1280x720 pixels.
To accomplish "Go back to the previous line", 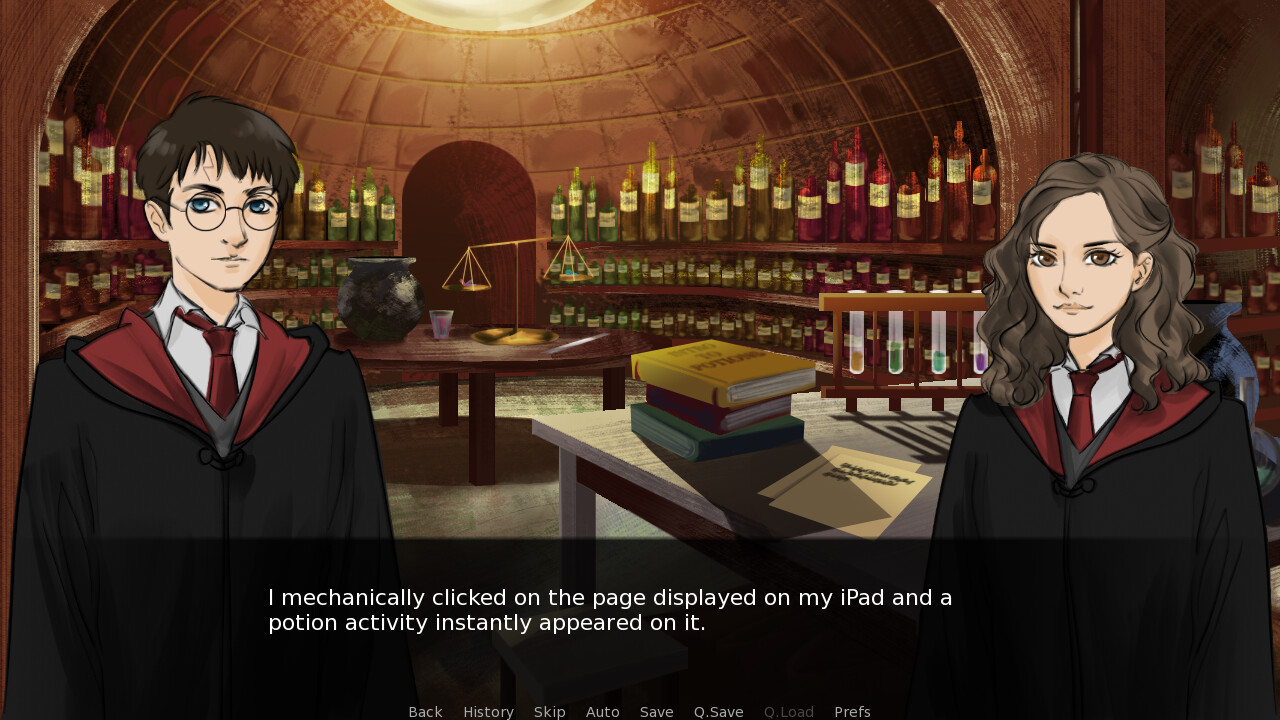I will pos(425,712).
